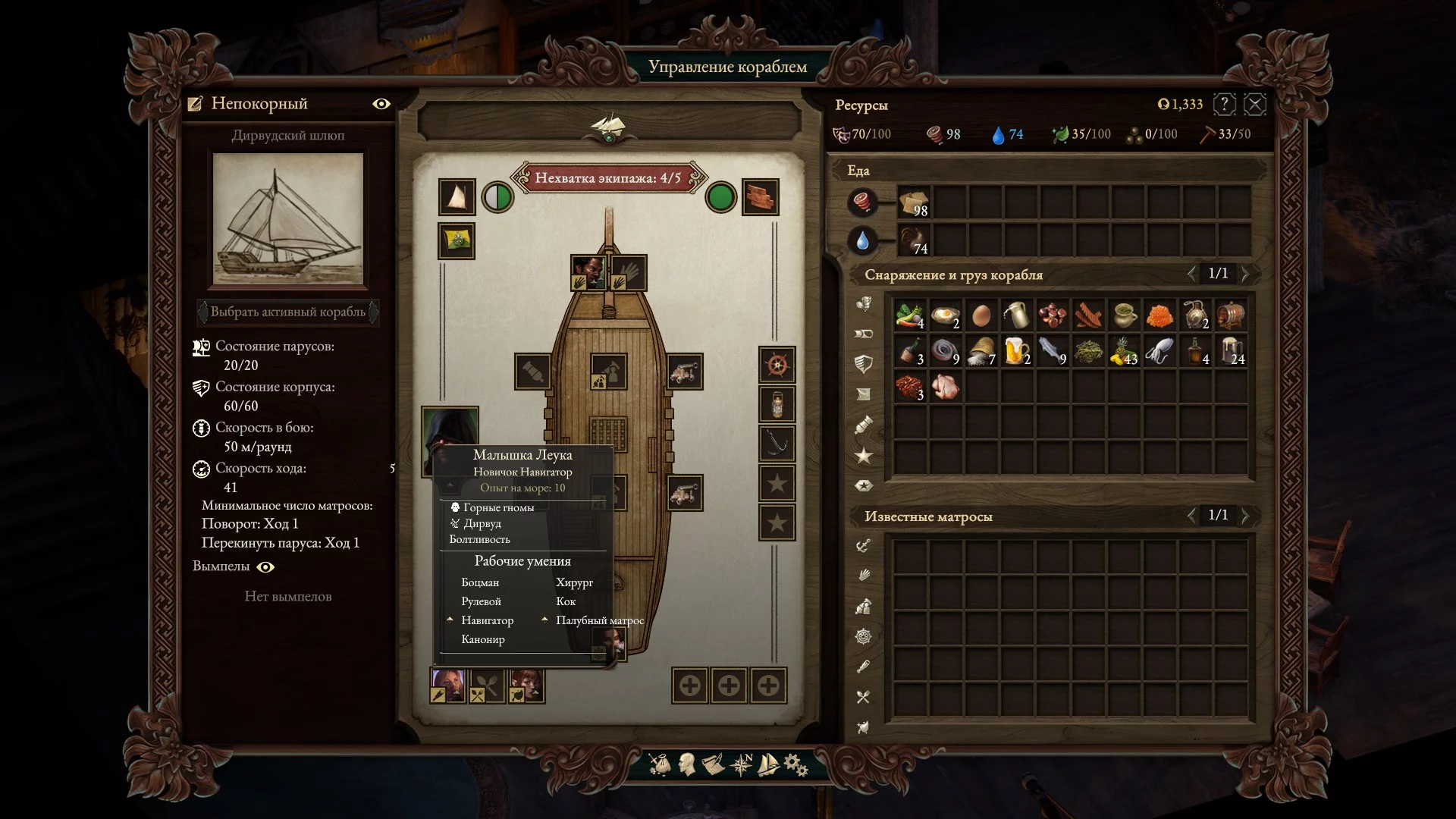
Task: Close the ship management window
Action: (1255, 105)
